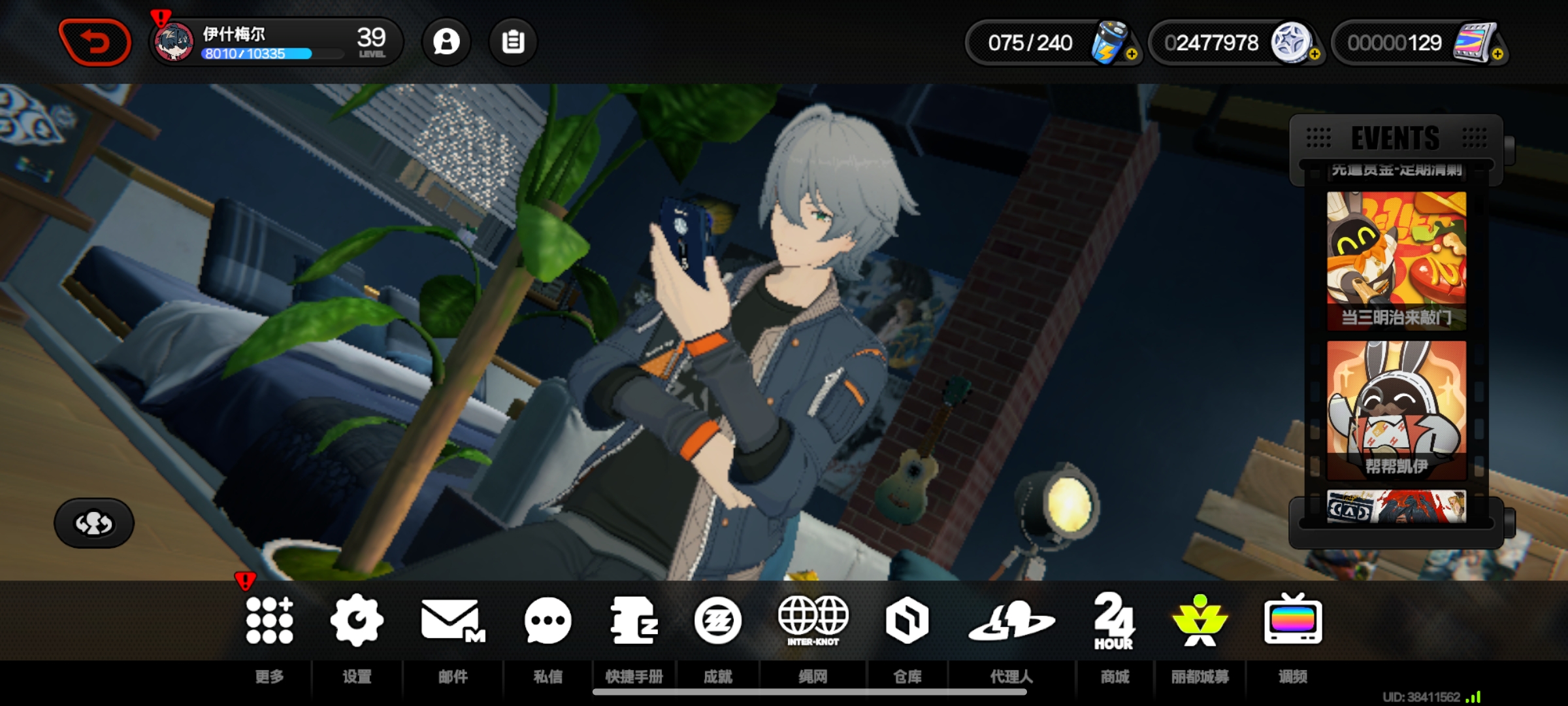Open the 代理人 agents screen
Viewport: 1568px width, 706px height.
coord(1011,621)
